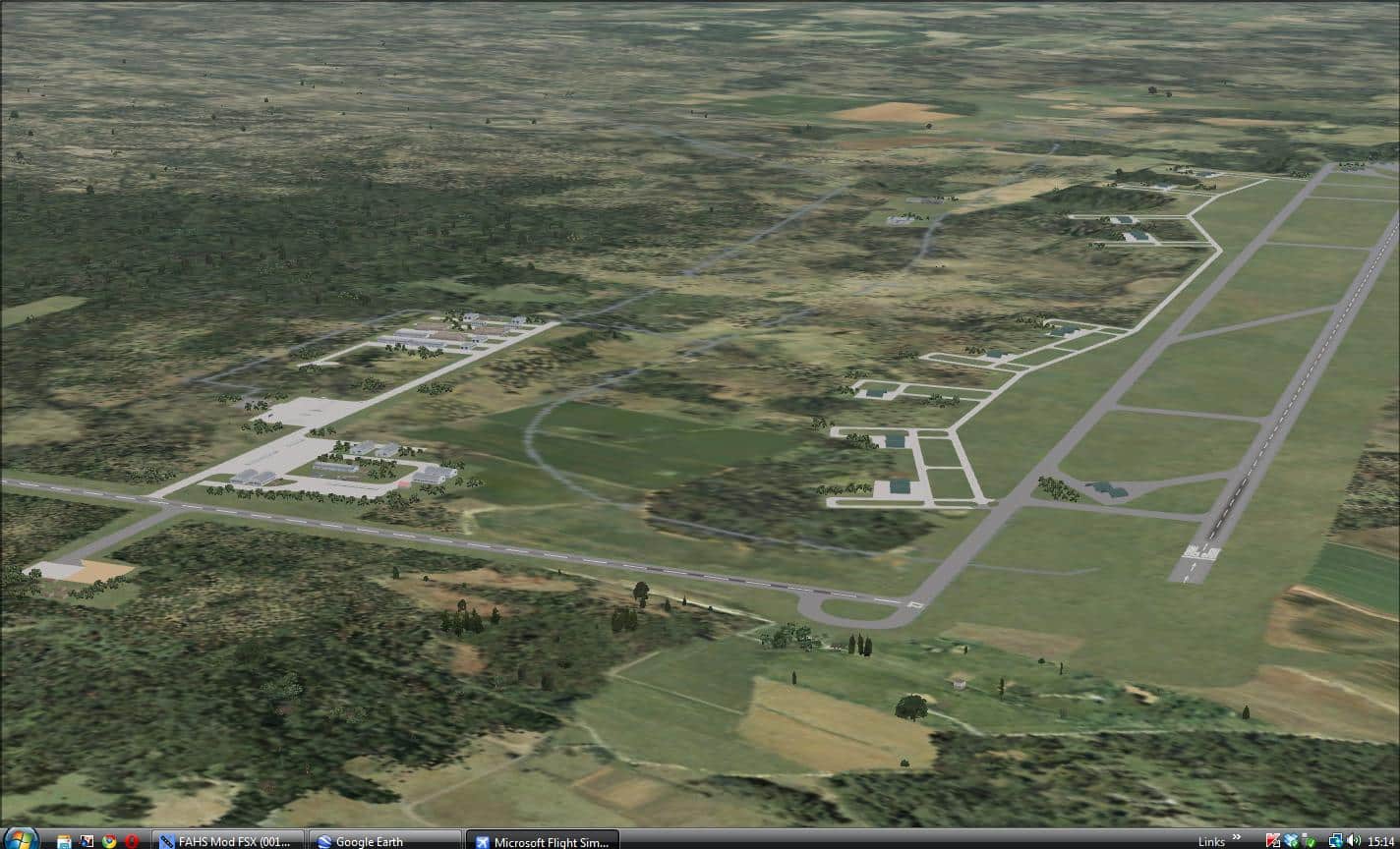Click the orange Quick Launch icon beside Start
Viewport: 1400px width, 849px height.
65,840
